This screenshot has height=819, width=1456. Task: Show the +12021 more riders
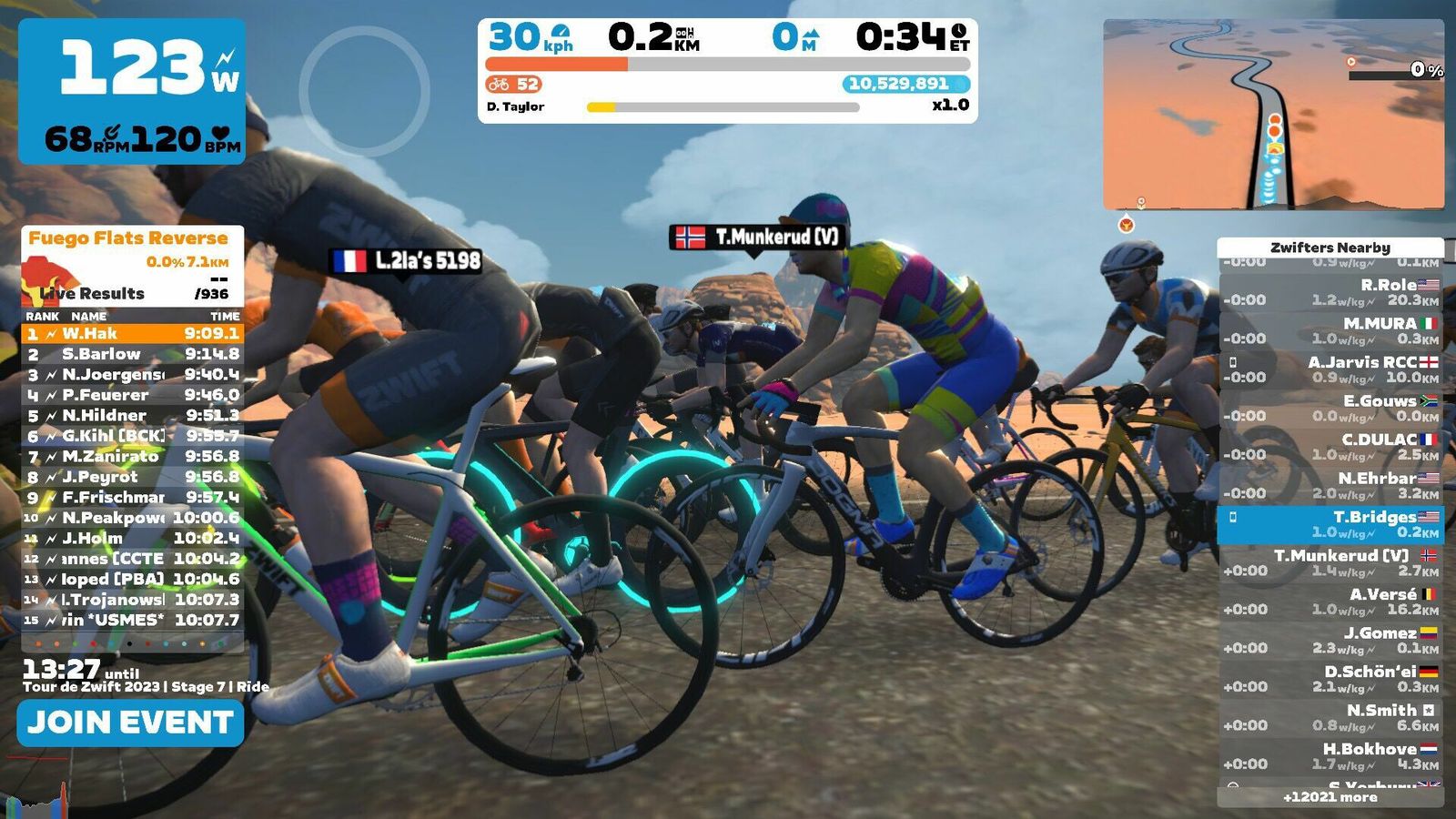pos(1330,797)
